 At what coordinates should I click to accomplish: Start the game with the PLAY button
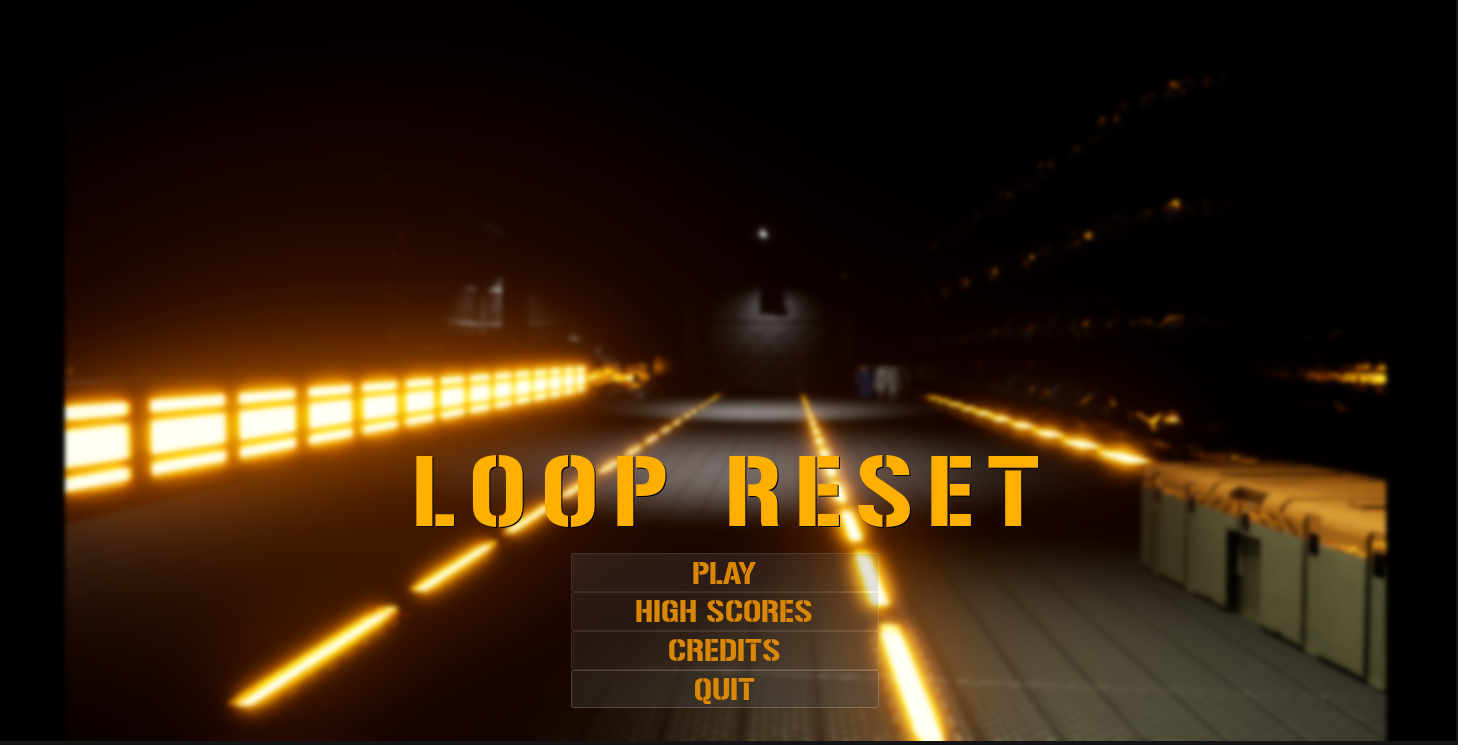coord(724,573)
